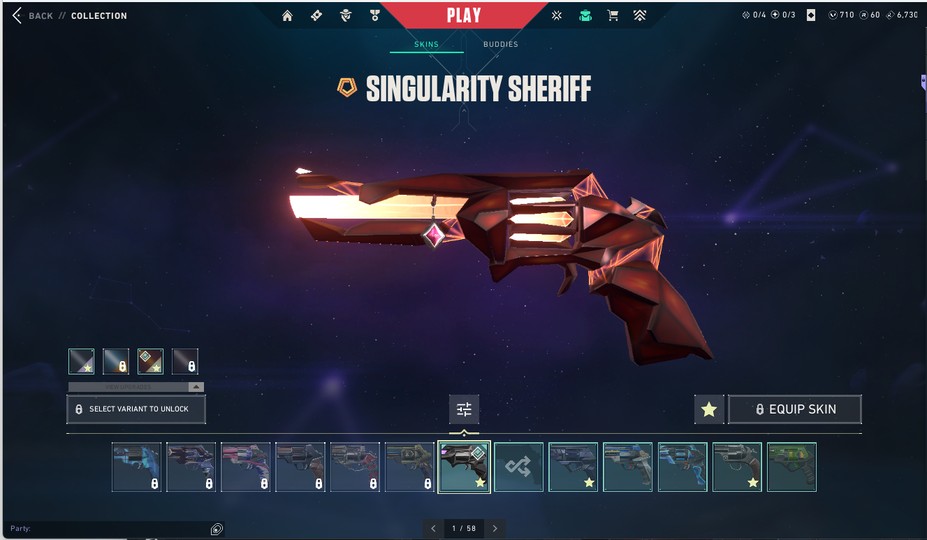Go to the previous skin page arrow

433,528
